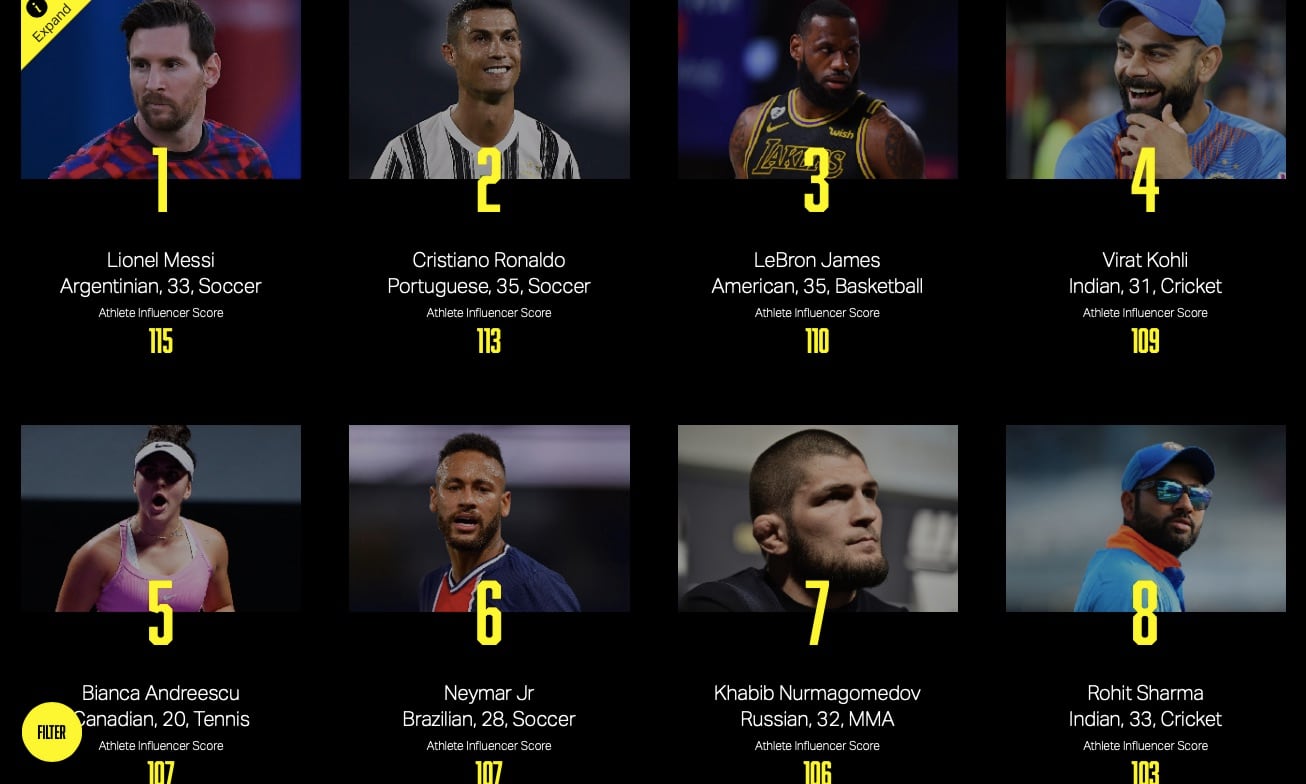Click Cristiano Ronaldo's nationality text

tap(489, 285)
